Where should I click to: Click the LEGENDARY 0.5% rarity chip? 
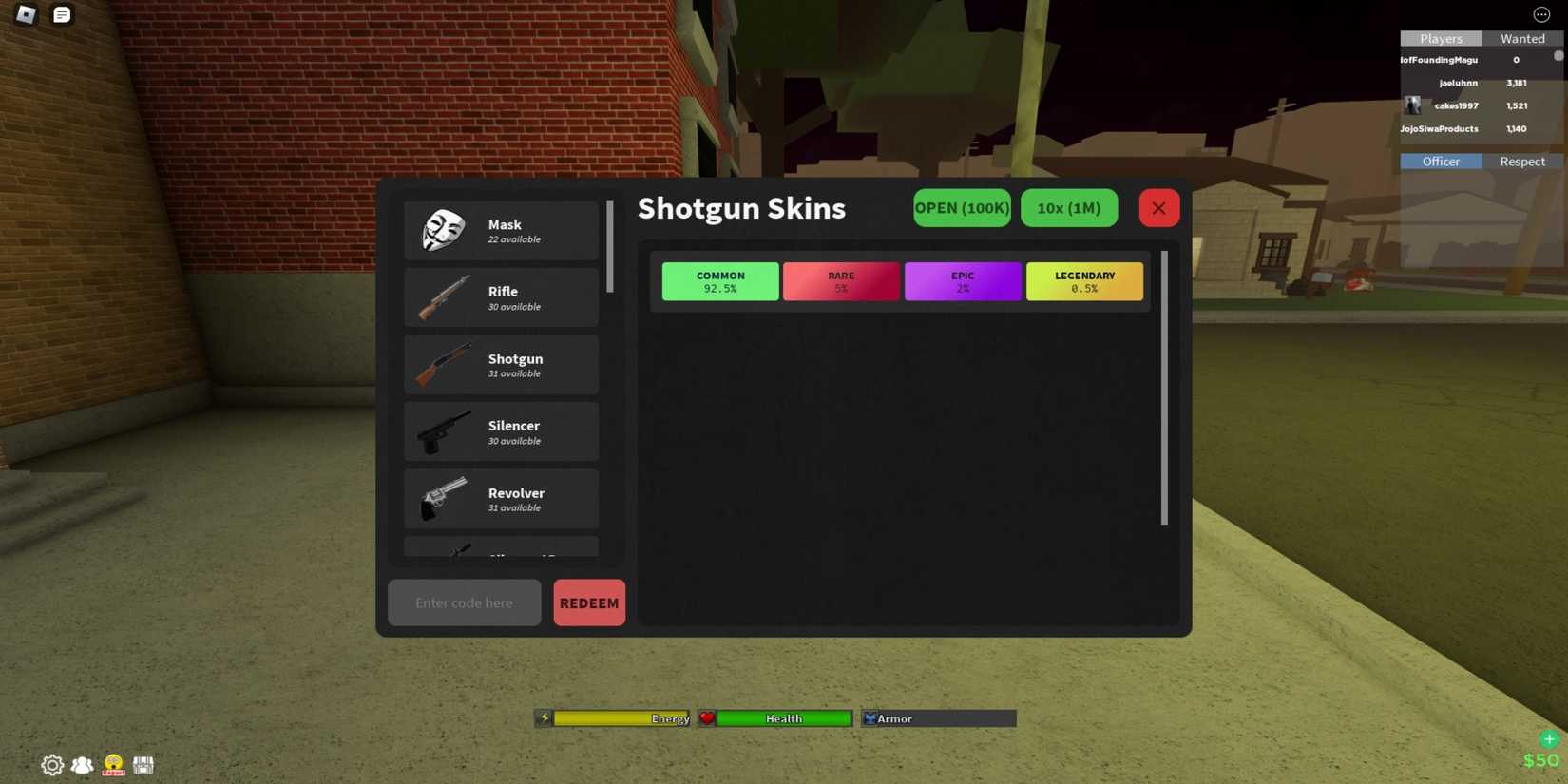coord(1084,281)
